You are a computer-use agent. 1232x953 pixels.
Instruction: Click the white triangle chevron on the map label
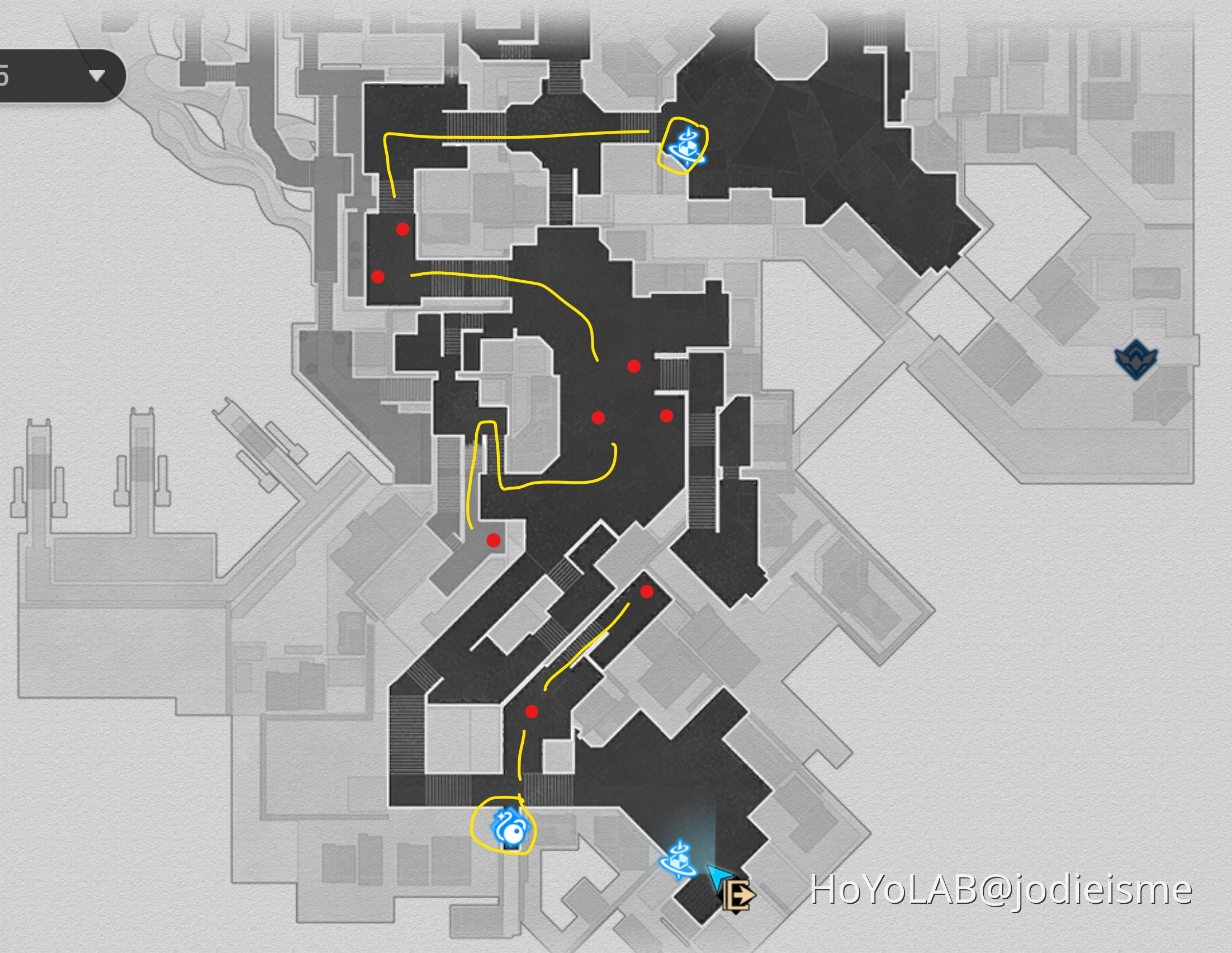coord(97,74)
